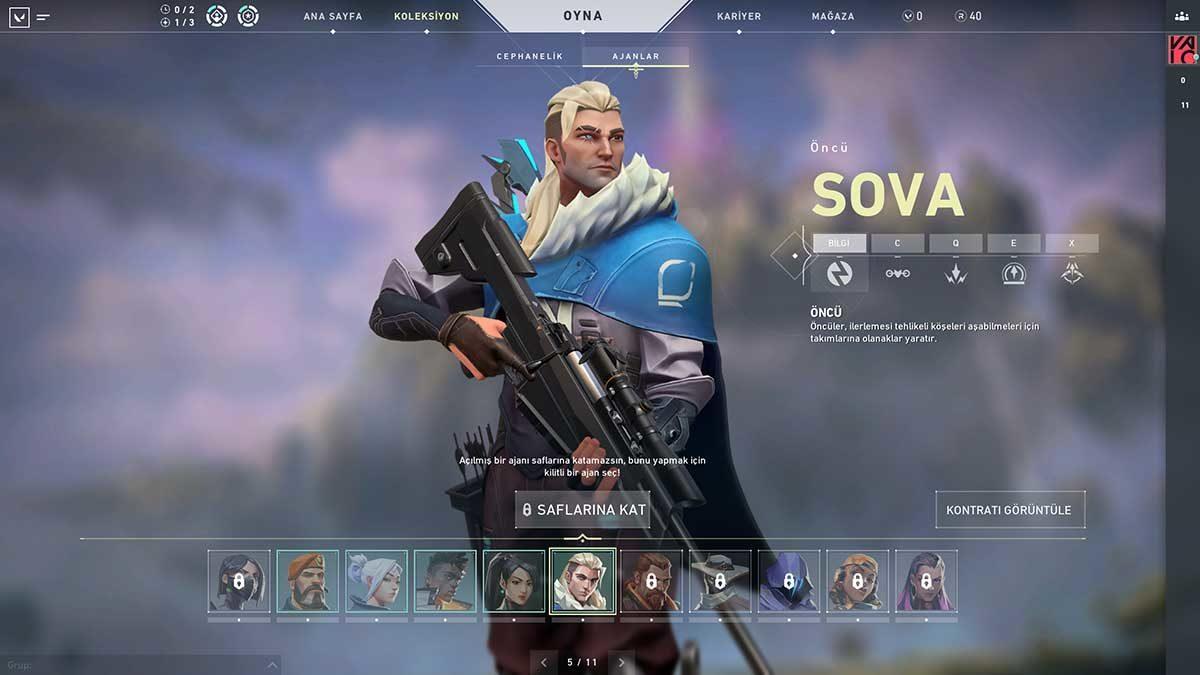The height and width of the screenshot is (675, 1200).
Task: Switch to the Cephanelik tab
Action: coord(530,57)
